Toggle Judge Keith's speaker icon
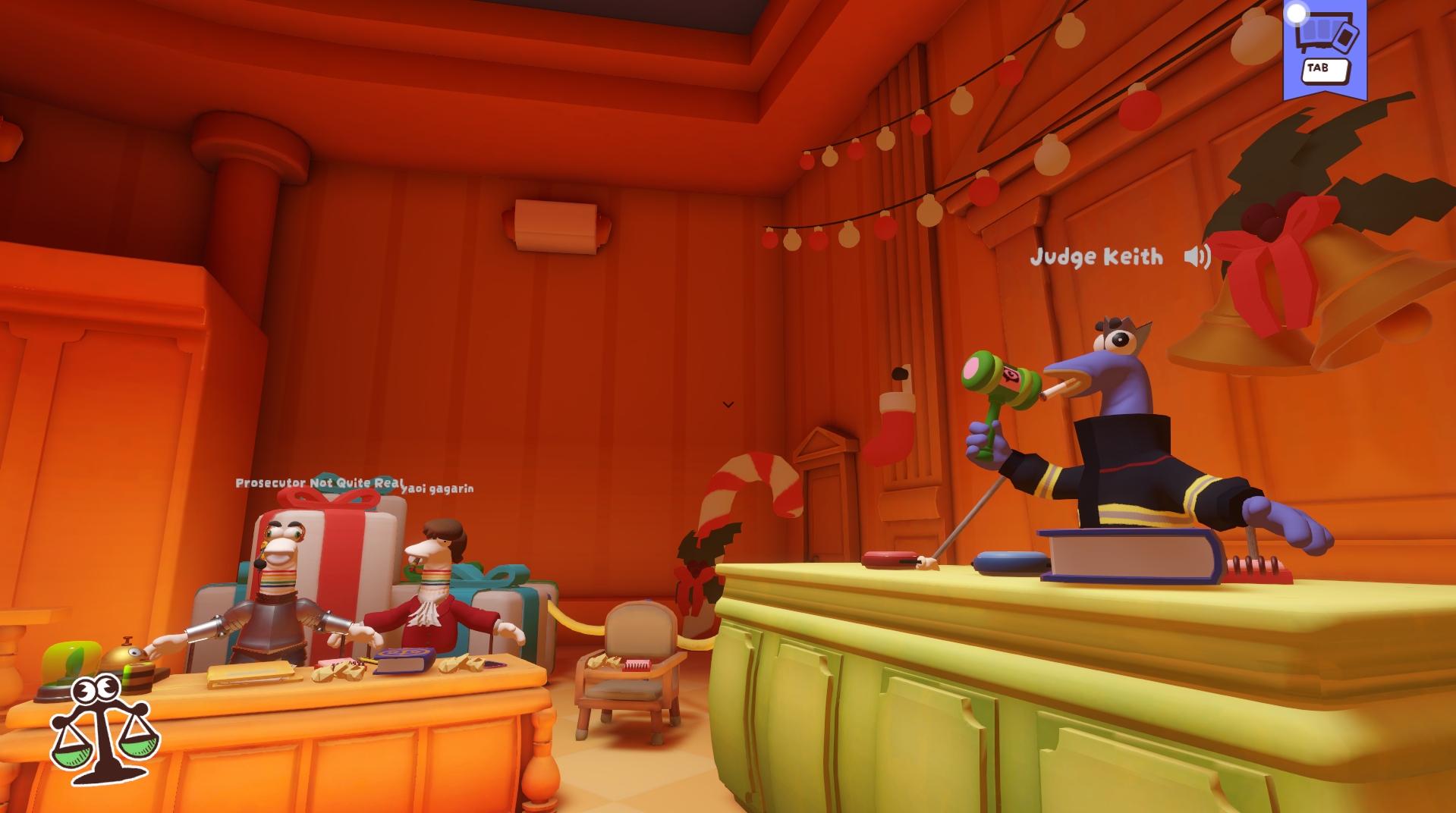Viewport: 1456px width, 813px height. [x=1197, y=257]
